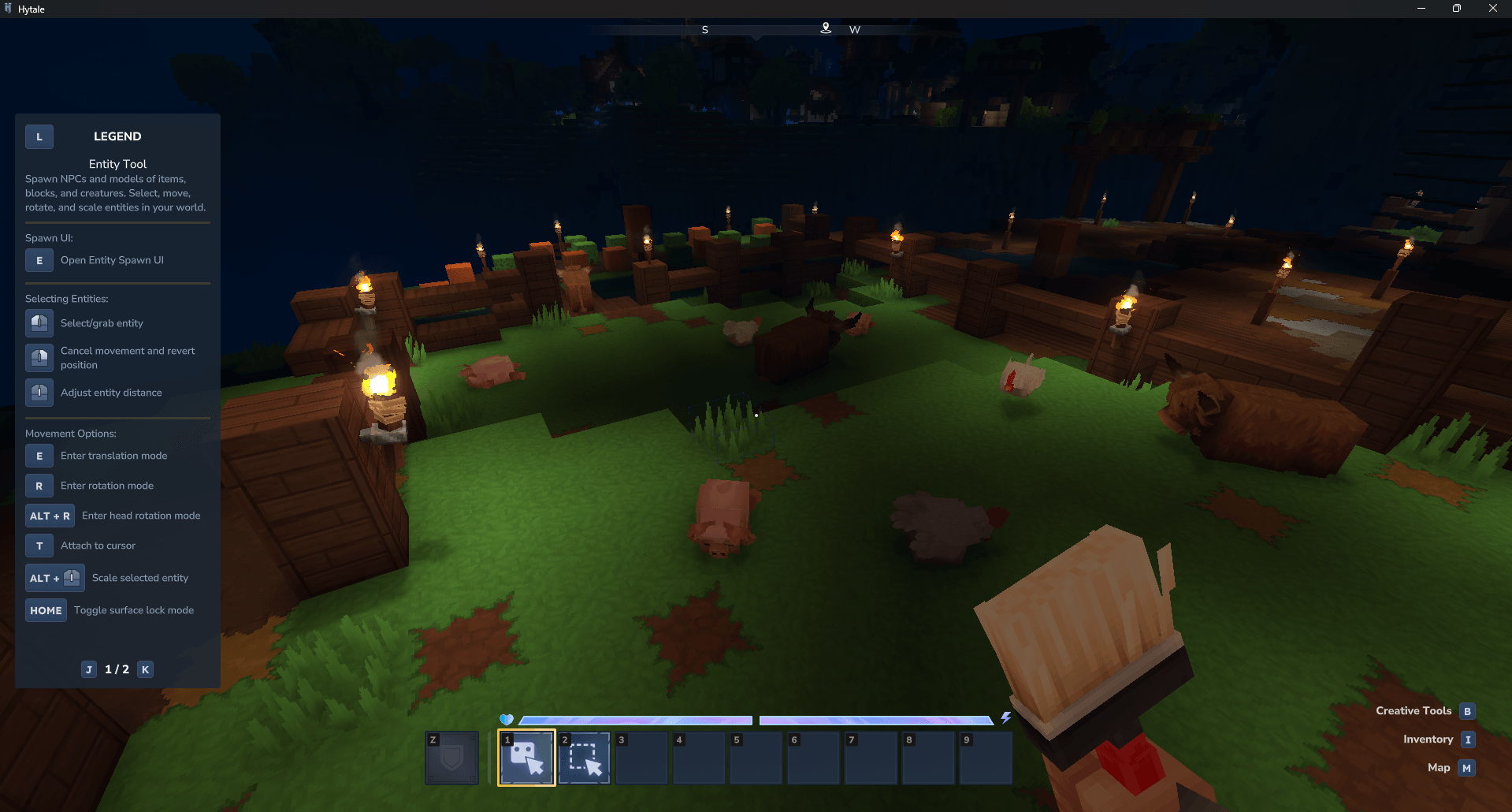
Task: Go to previous legend page
Action: click(89, 669)
